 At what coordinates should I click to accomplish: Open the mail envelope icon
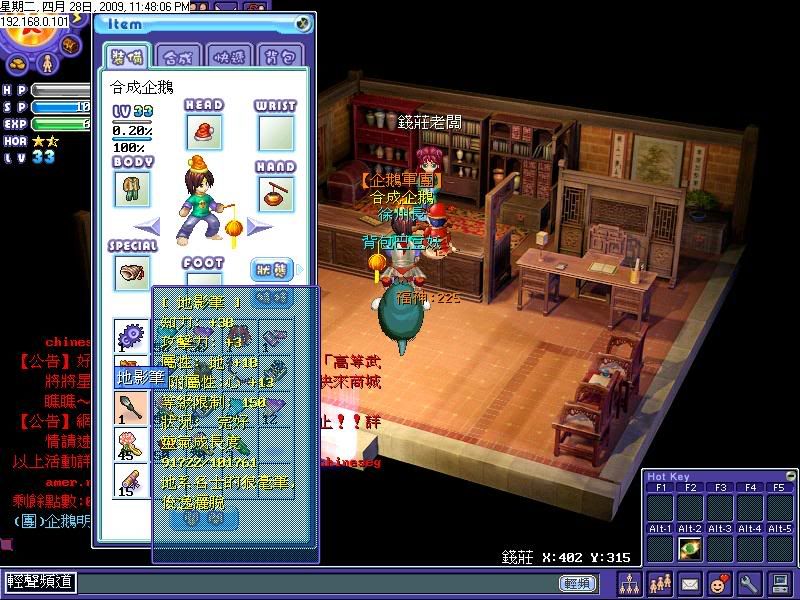click(690, 582)
